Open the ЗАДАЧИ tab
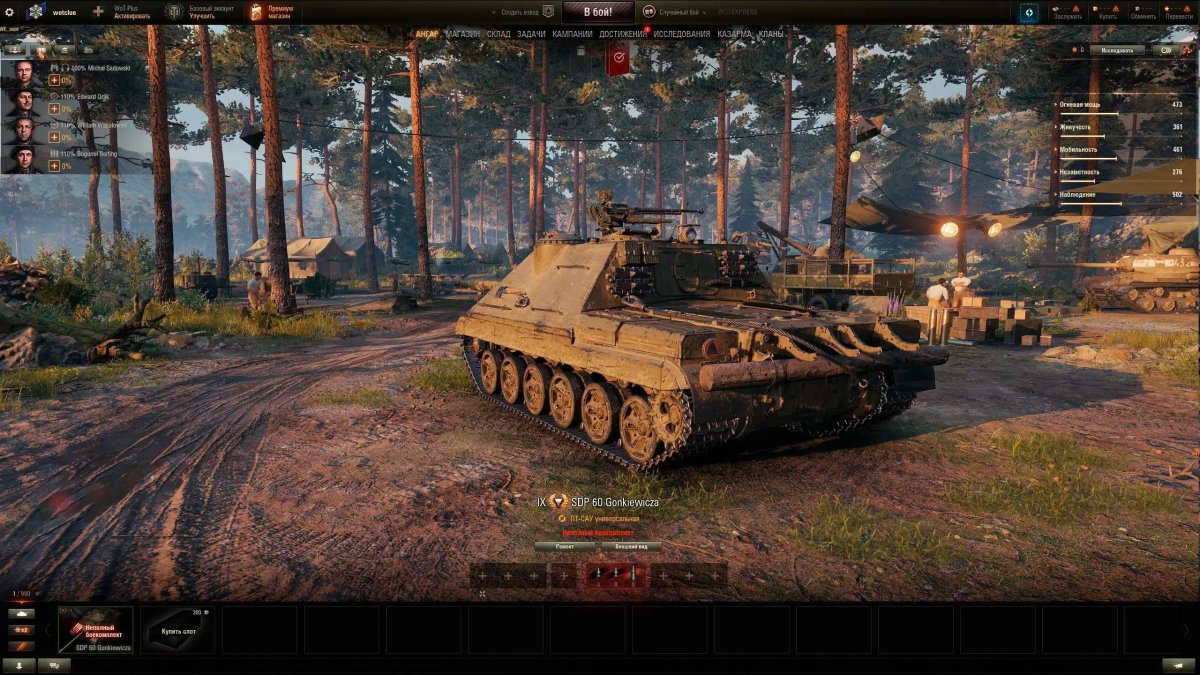 [x=531, y=34]
